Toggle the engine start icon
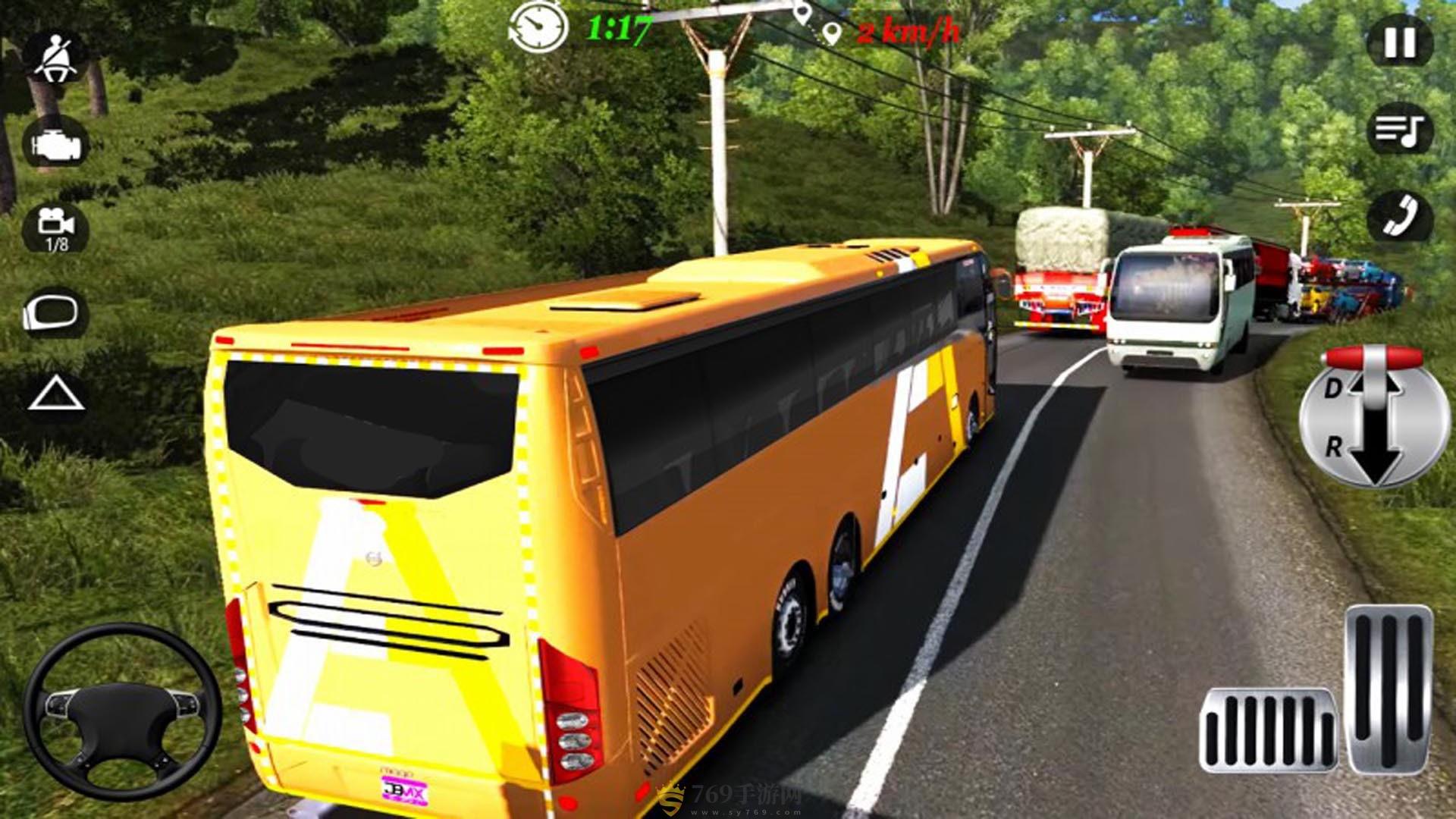This screenshot has width=1456, height=819. coord(55,143)
